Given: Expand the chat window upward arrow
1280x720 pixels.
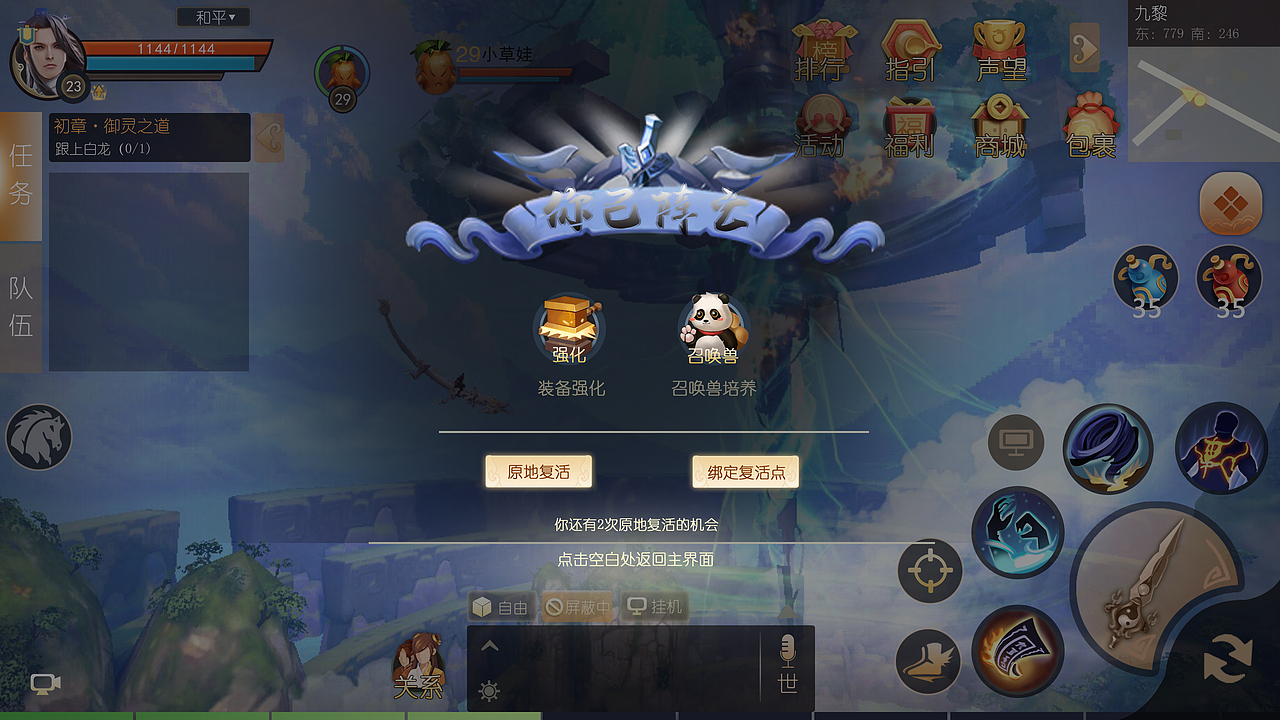Looking at the screenshot, I should (x=490, y=644).
